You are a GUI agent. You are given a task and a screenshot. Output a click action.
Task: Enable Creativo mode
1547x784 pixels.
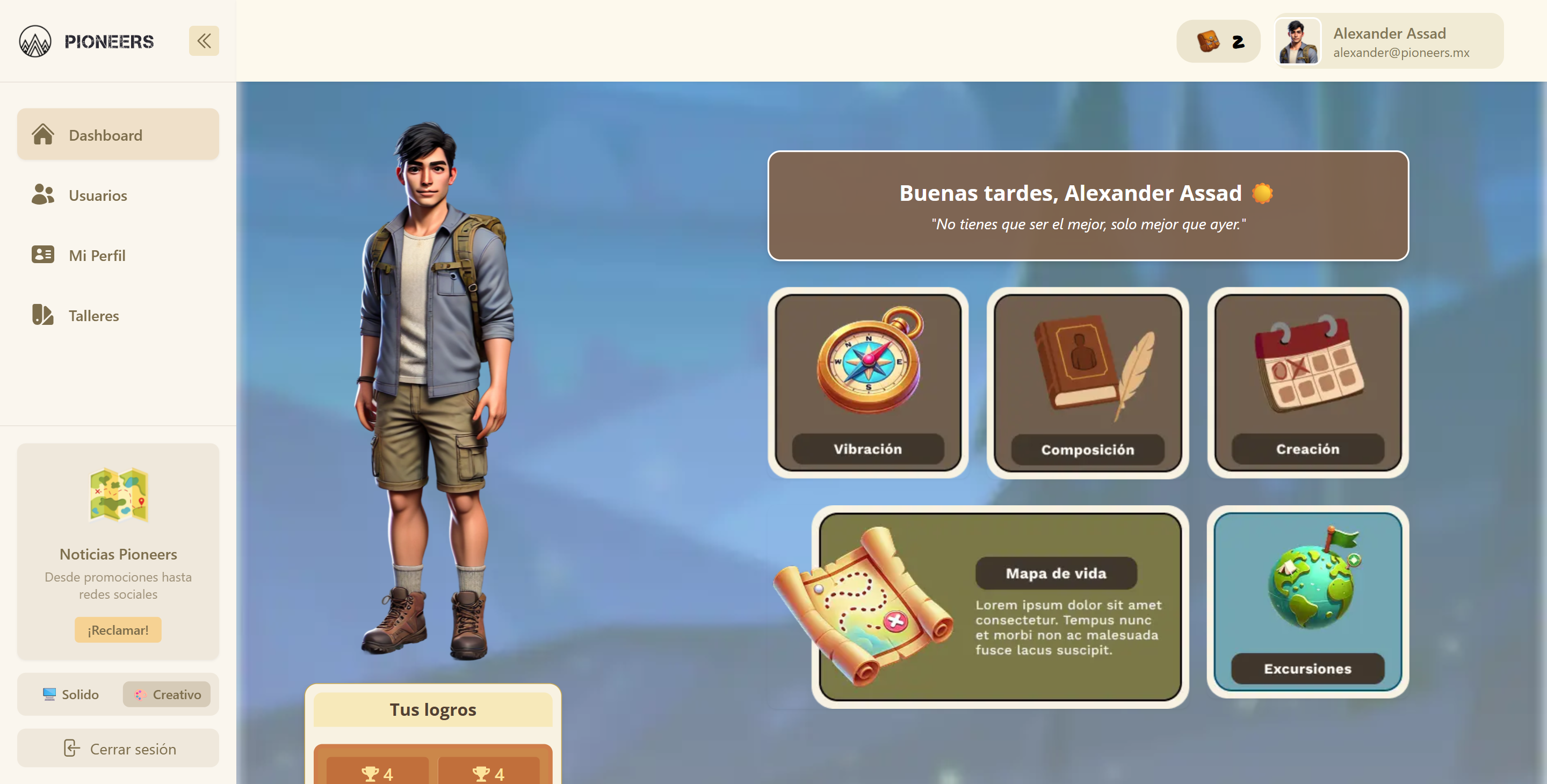click(167, 694)
